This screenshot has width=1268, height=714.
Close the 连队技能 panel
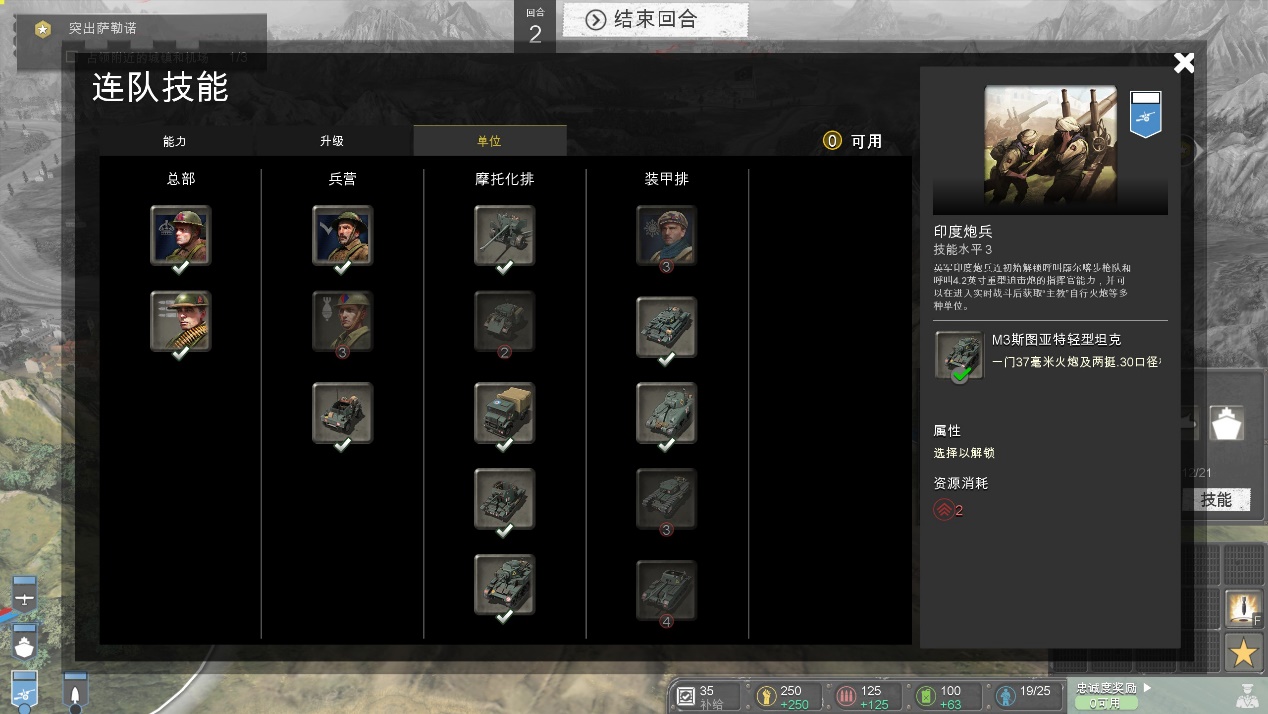pos(1184,63)
